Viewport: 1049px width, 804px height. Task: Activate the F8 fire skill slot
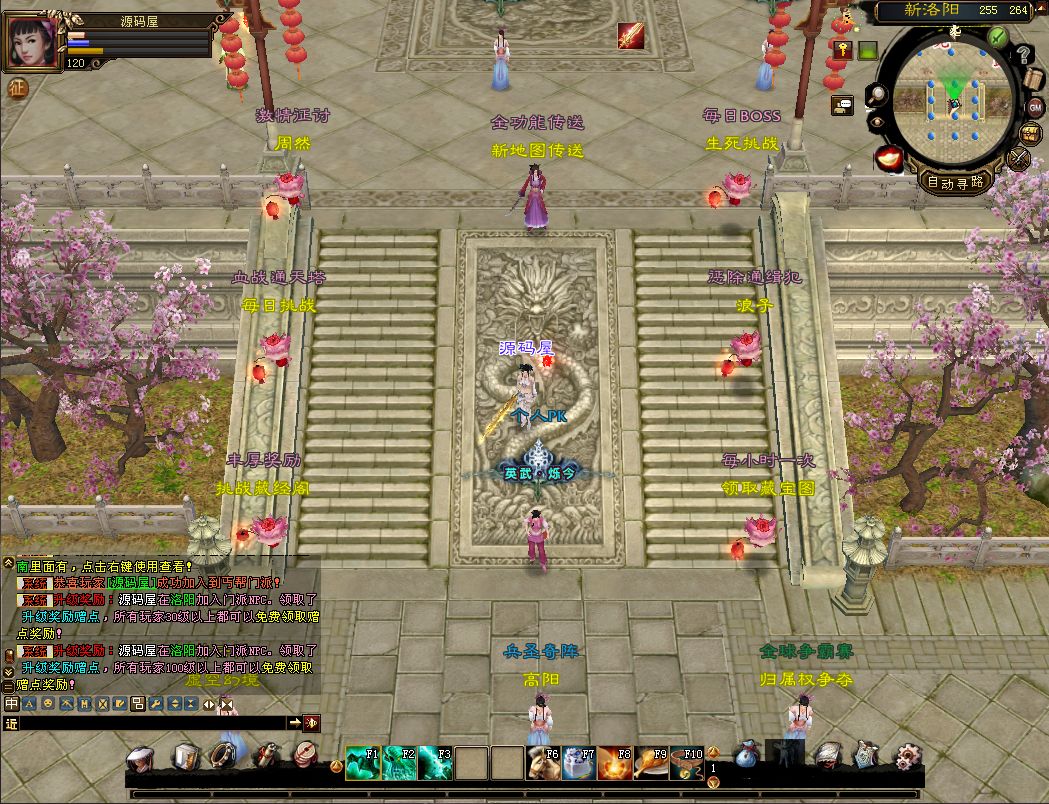coord(615,763)
